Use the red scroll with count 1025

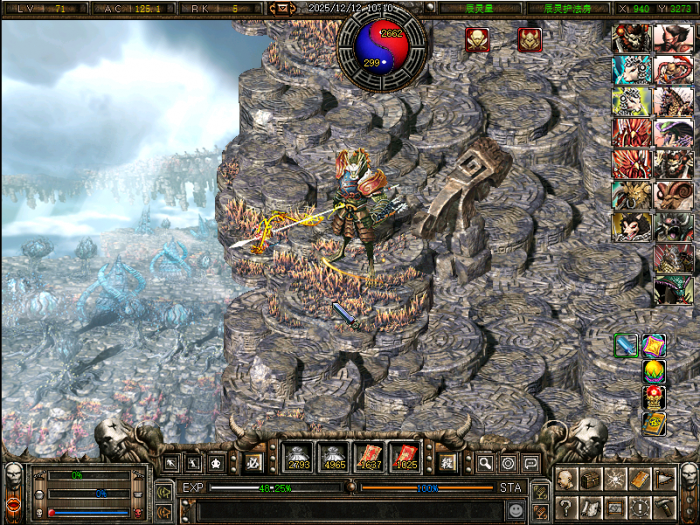coord(404,457)
